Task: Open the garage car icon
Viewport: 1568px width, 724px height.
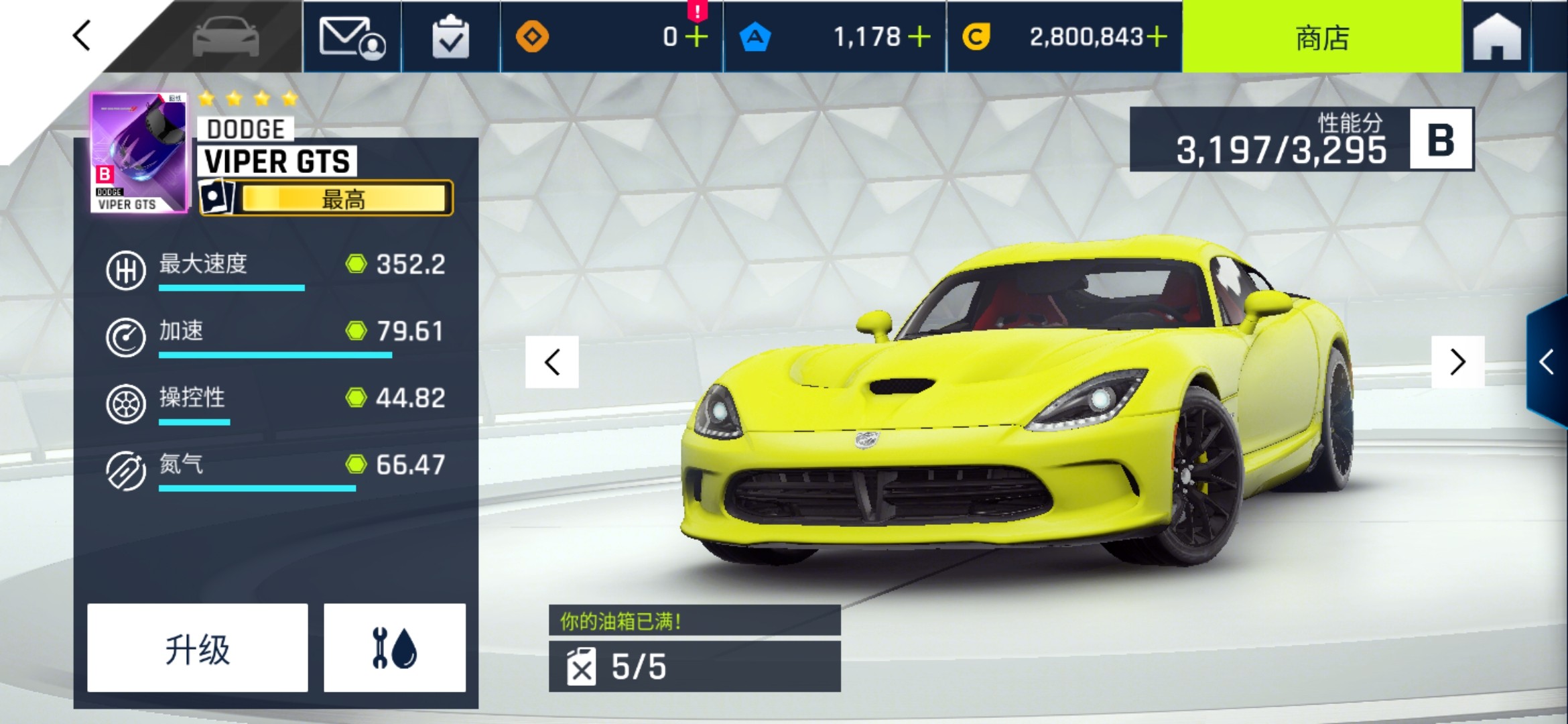Action: coord(226,37)
